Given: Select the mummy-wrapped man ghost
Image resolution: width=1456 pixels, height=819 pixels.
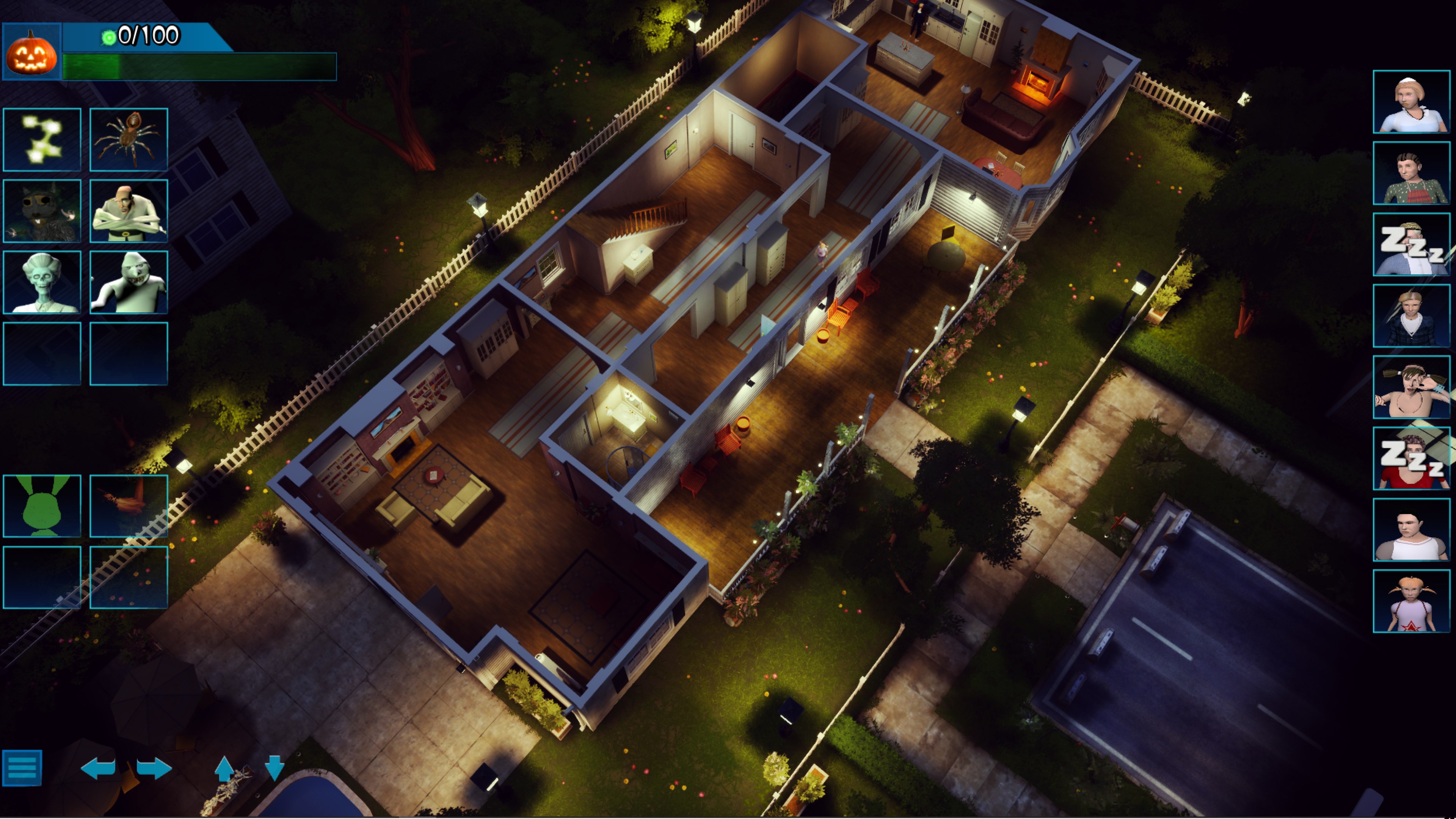Looking at the screenshot, I should tap(129, 210).
